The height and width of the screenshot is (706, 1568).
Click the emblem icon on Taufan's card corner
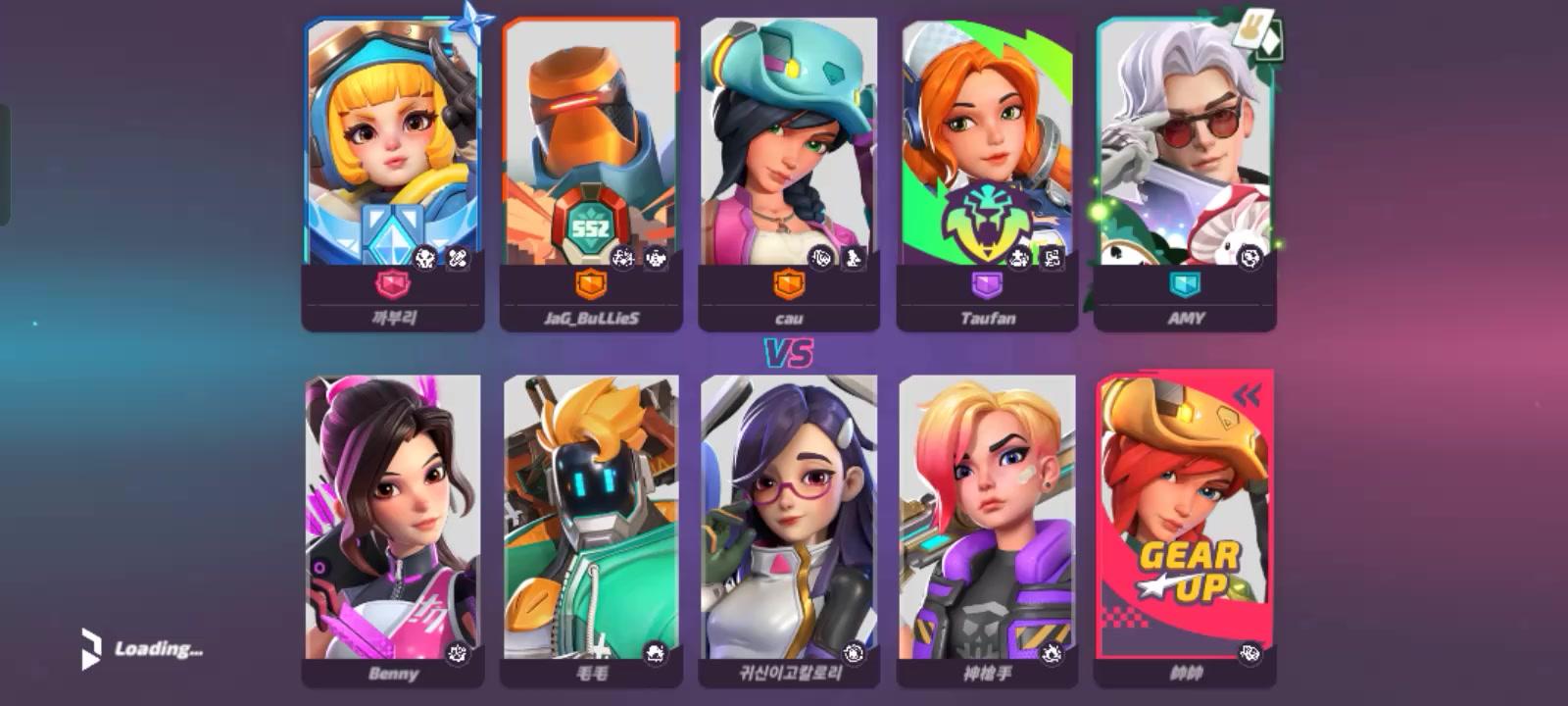tap(1053, 257)
